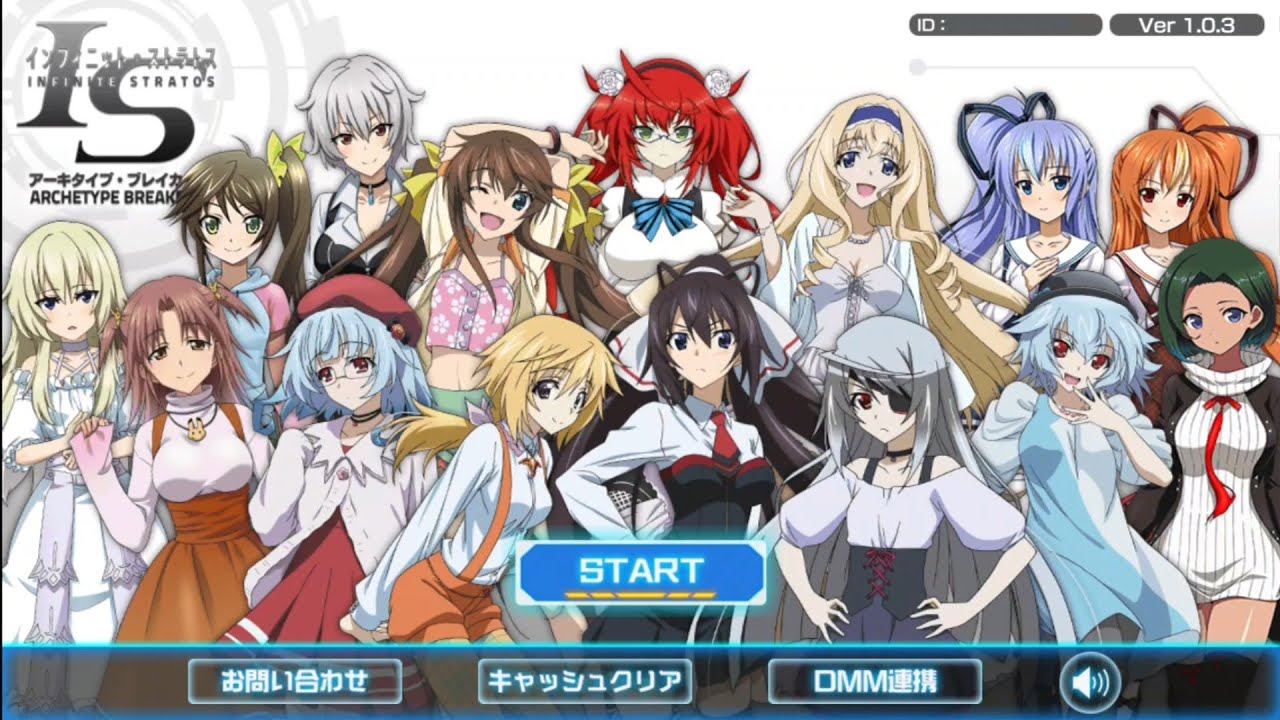The image size is (1280, 720).
Task: Choose the DMM連携 account link button
Action: tap(875, 681)
